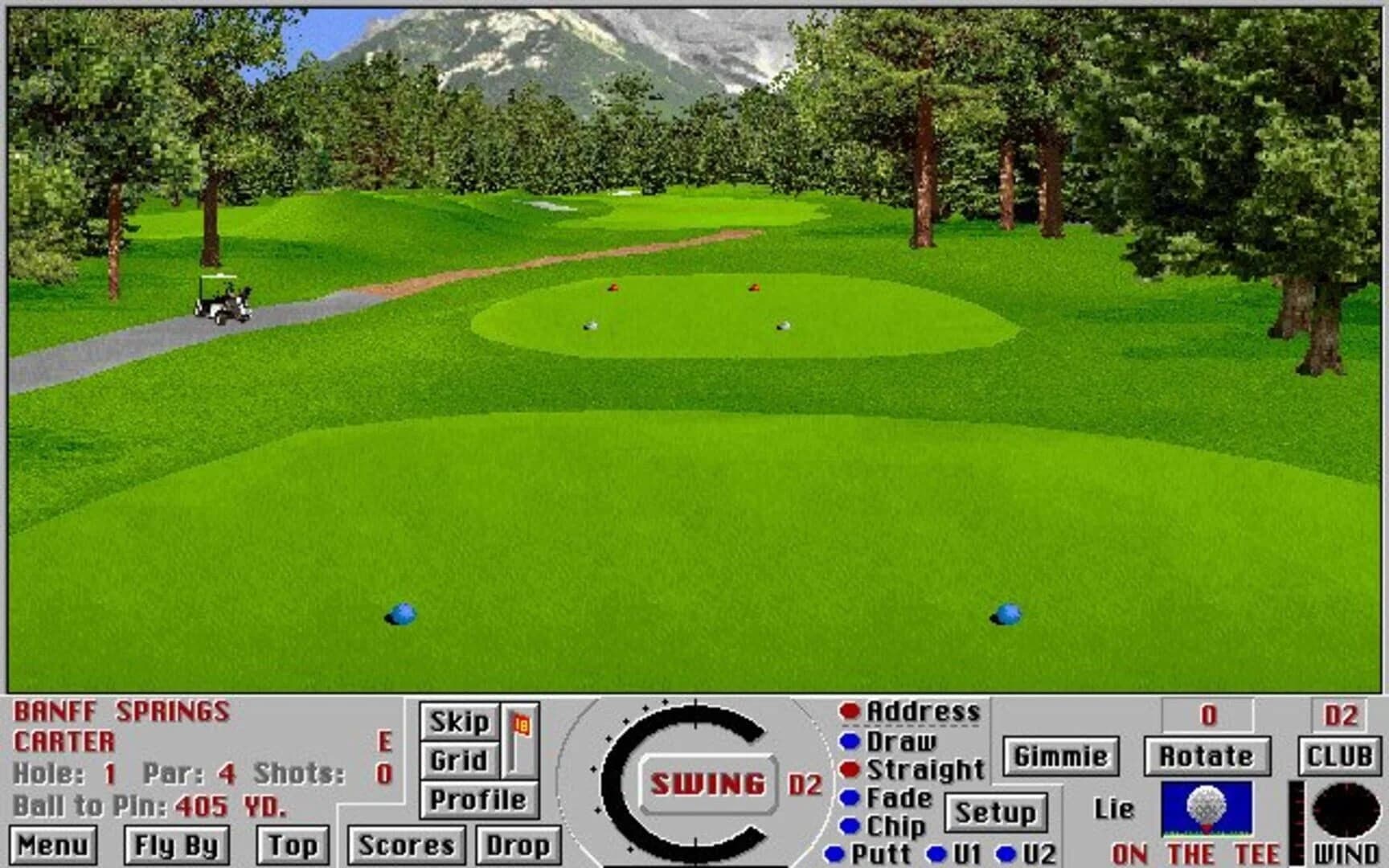Open the Setup options
This screenshot has width=1389, height=868.
coord(997,813)
